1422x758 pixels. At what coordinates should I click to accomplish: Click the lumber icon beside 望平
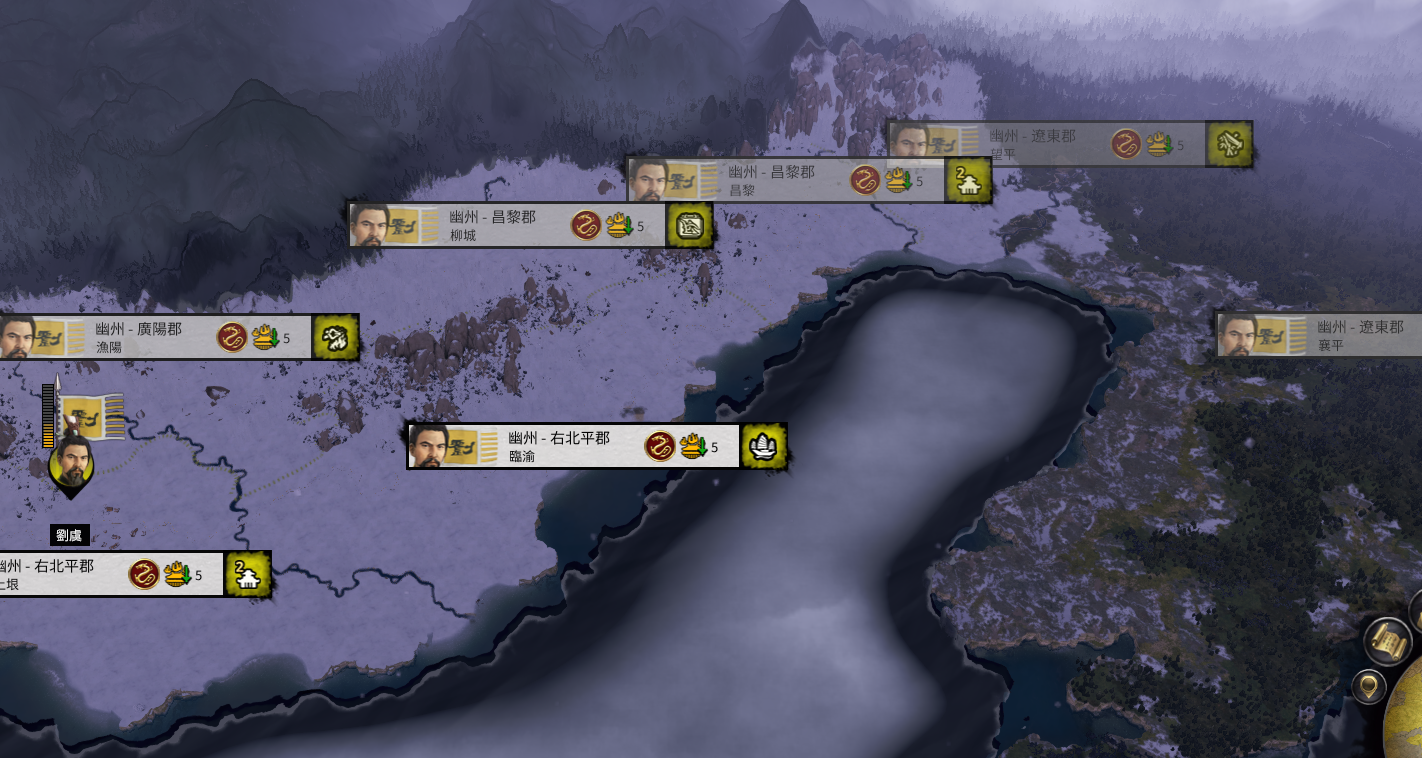pos(1229,145)
